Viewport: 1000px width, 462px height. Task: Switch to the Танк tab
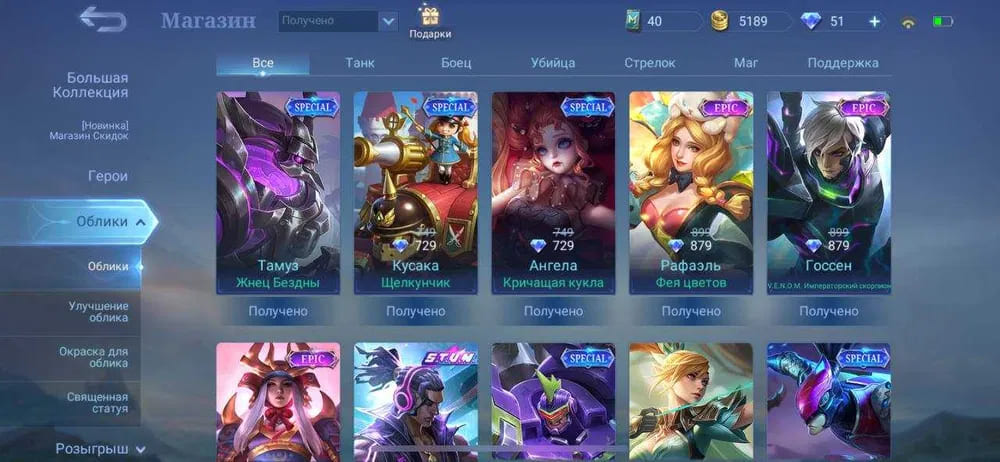360,63
